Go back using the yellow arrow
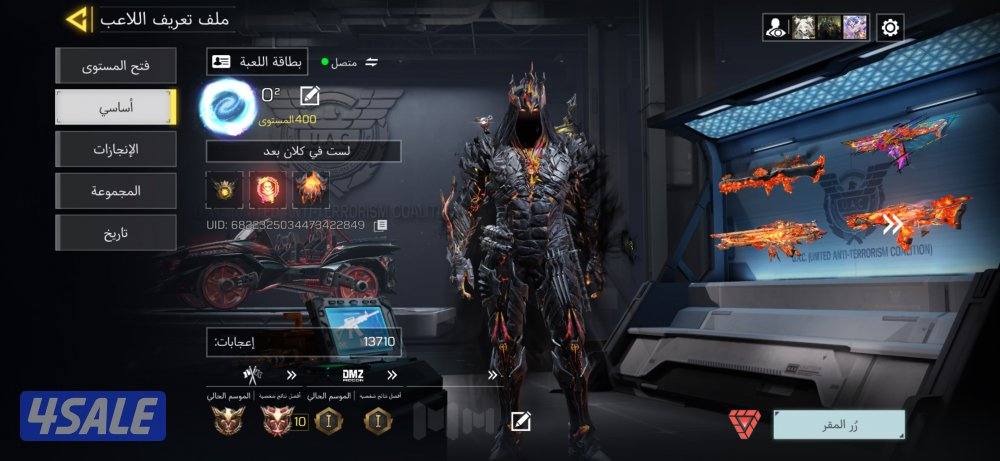This screenshot has height=461, width=1000. point(76,18)
